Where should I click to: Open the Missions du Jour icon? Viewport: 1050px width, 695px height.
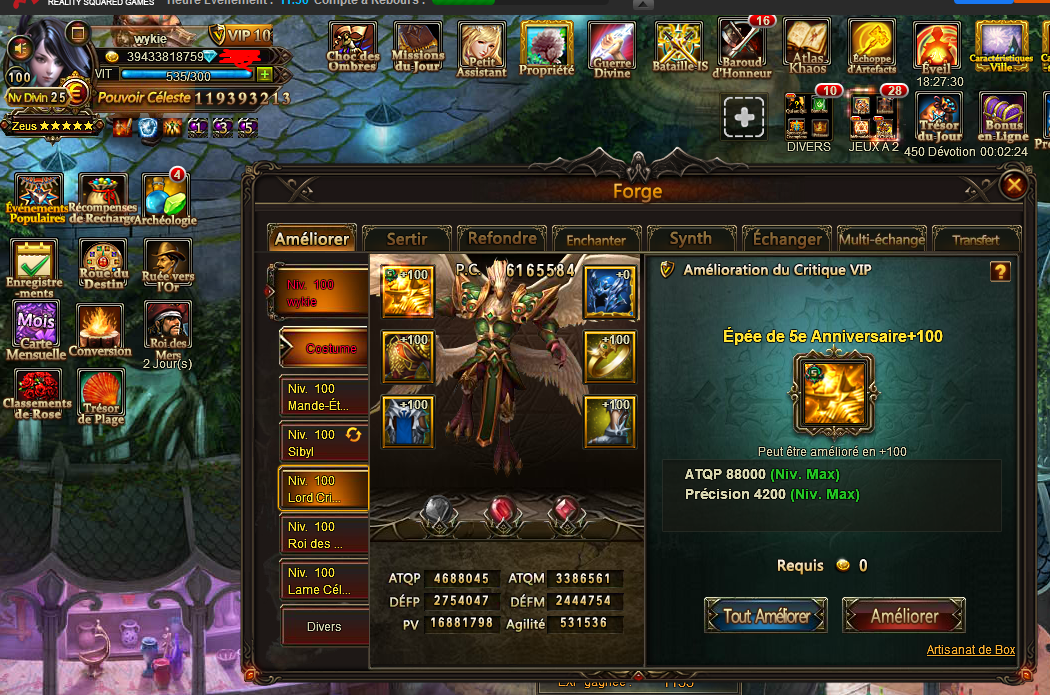tap(418, 48)
